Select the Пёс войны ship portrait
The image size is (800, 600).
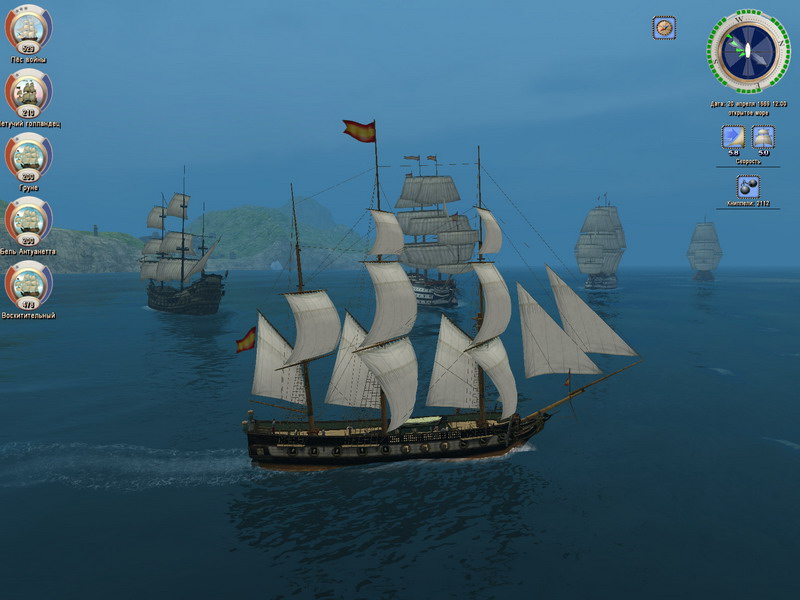(28, 28)
